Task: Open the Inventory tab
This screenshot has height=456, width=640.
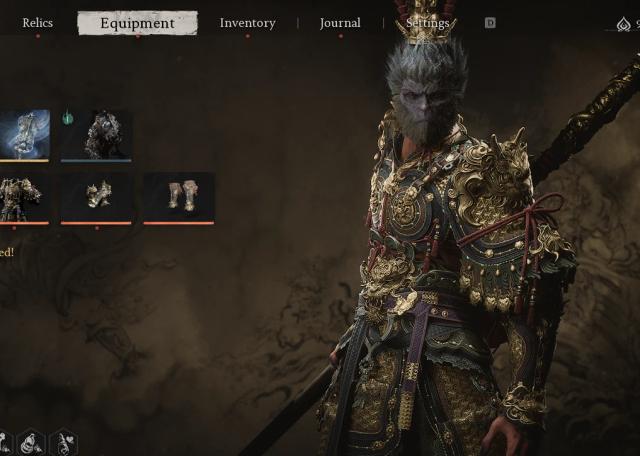Action: pyautogui.click(x=247, y=23)
